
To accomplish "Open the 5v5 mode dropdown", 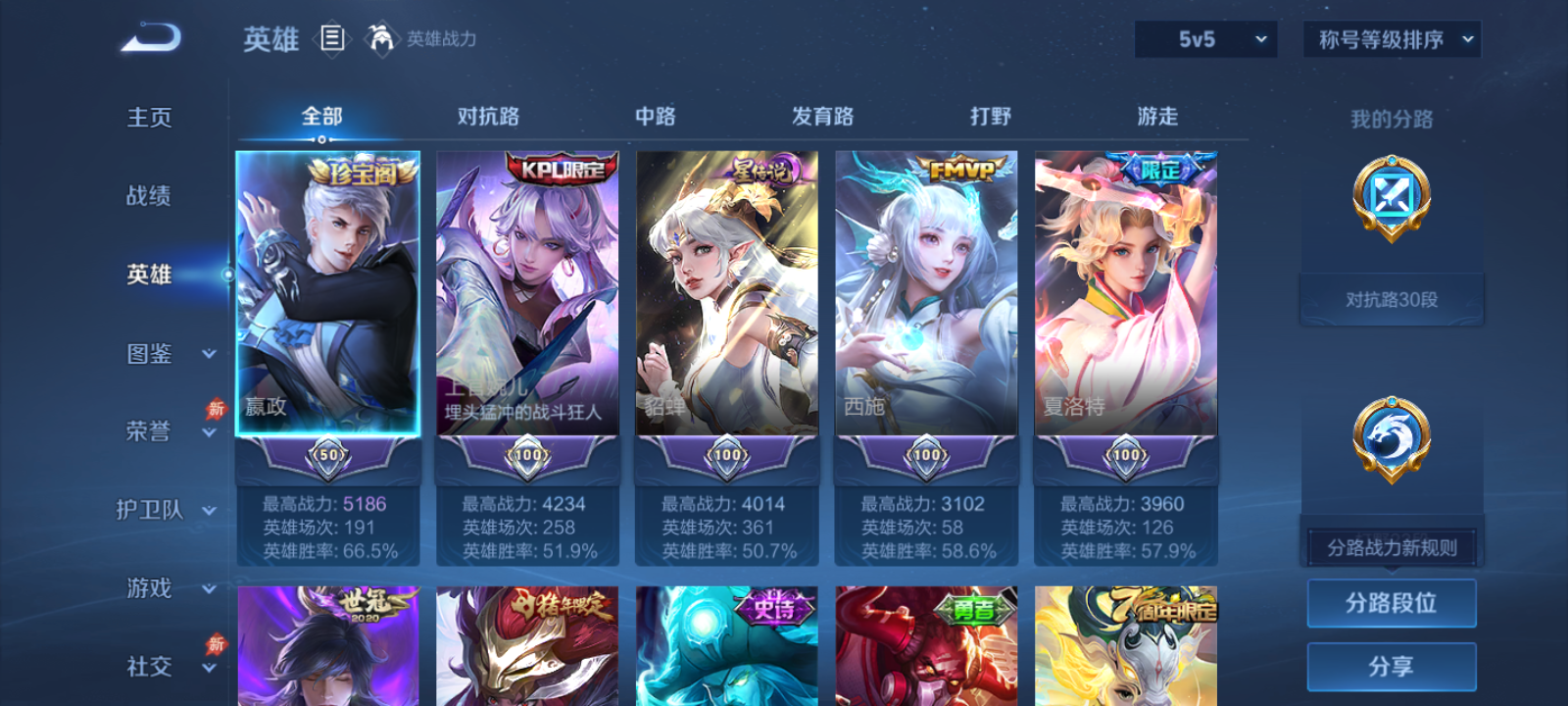I will 1204,39.
